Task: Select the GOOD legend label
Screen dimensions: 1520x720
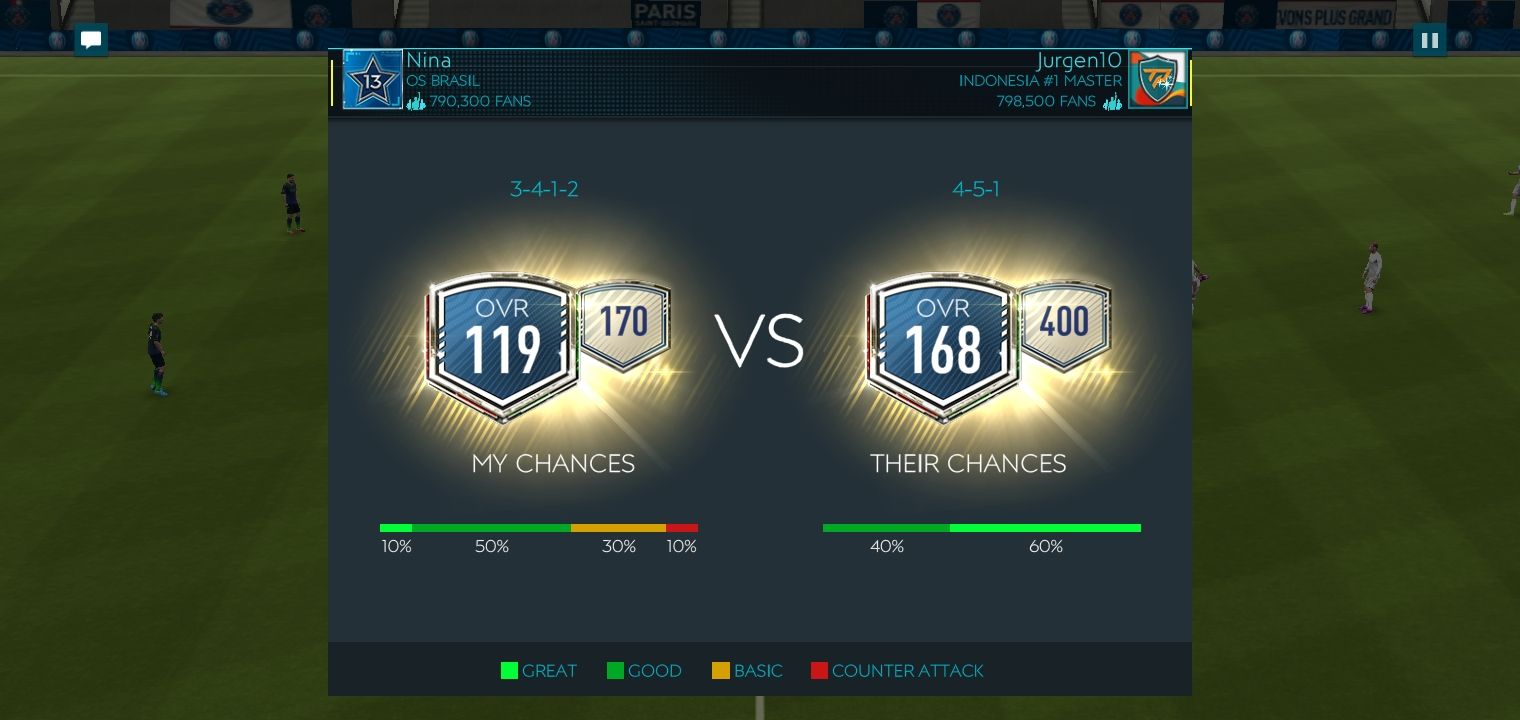Action: (x=655, y=671)
